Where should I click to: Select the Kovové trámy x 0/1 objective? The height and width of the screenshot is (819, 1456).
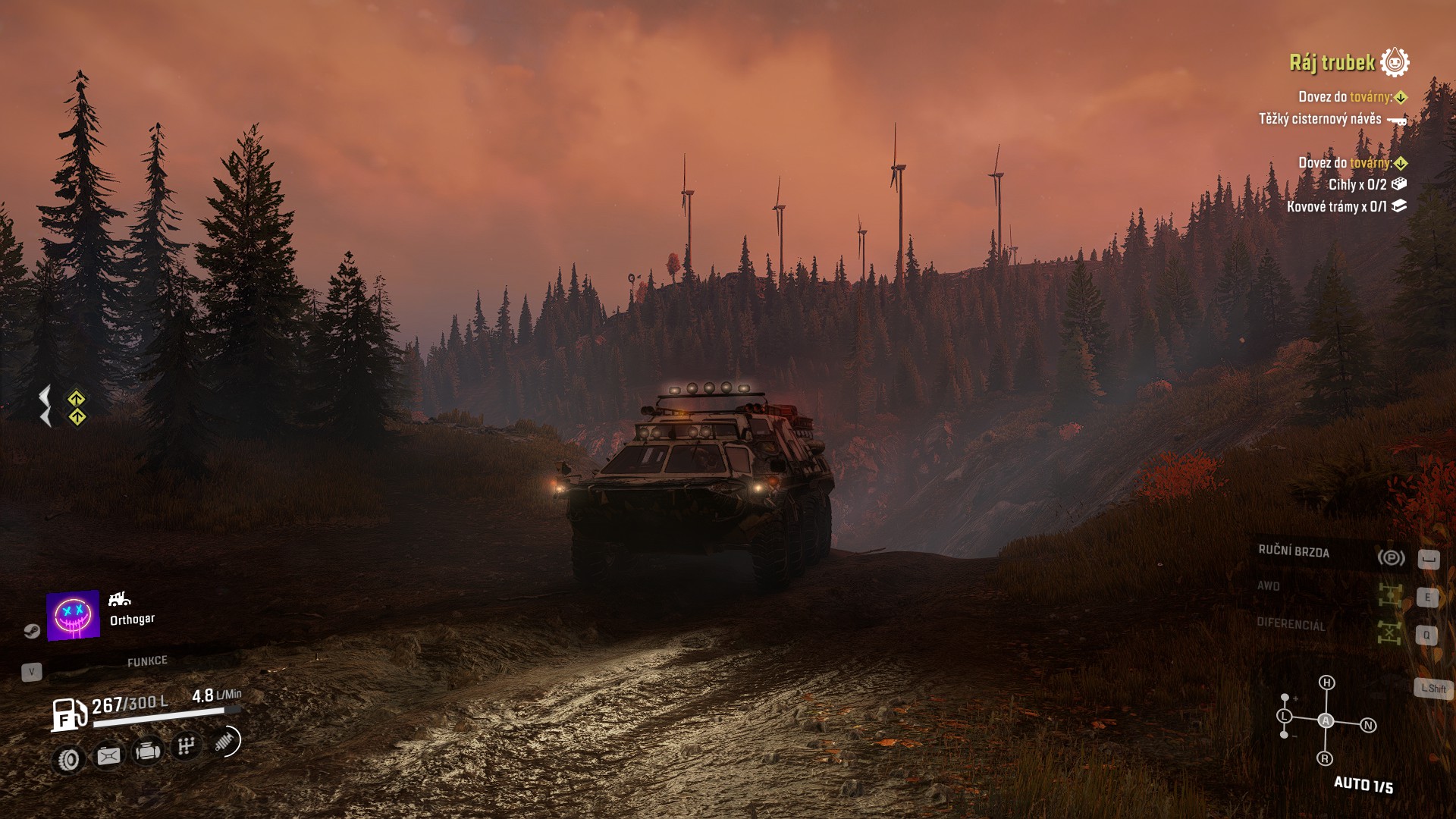coord(1337,206)
